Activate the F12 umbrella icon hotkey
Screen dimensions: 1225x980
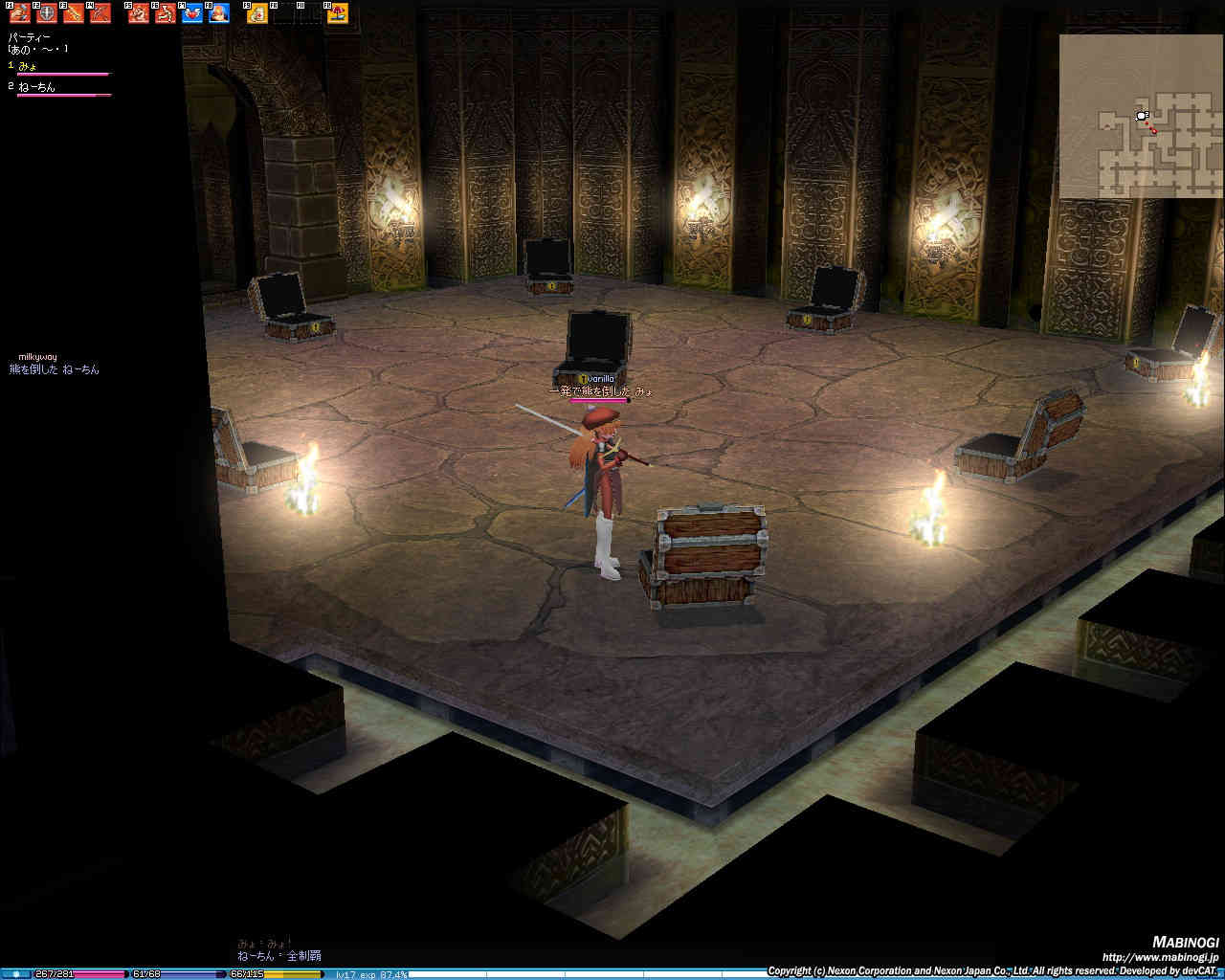(x=337, y=13)
